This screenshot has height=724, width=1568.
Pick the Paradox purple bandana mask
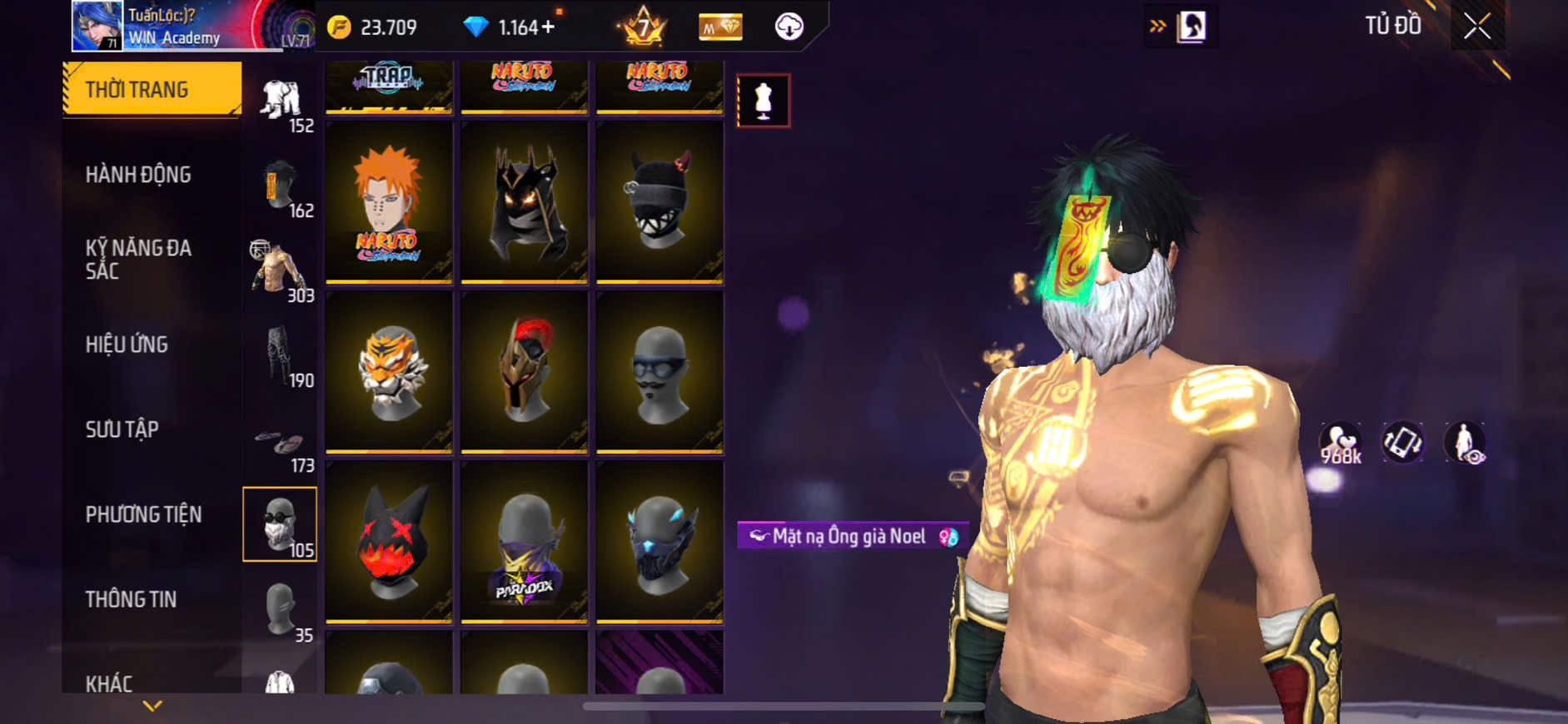[524, 542]
